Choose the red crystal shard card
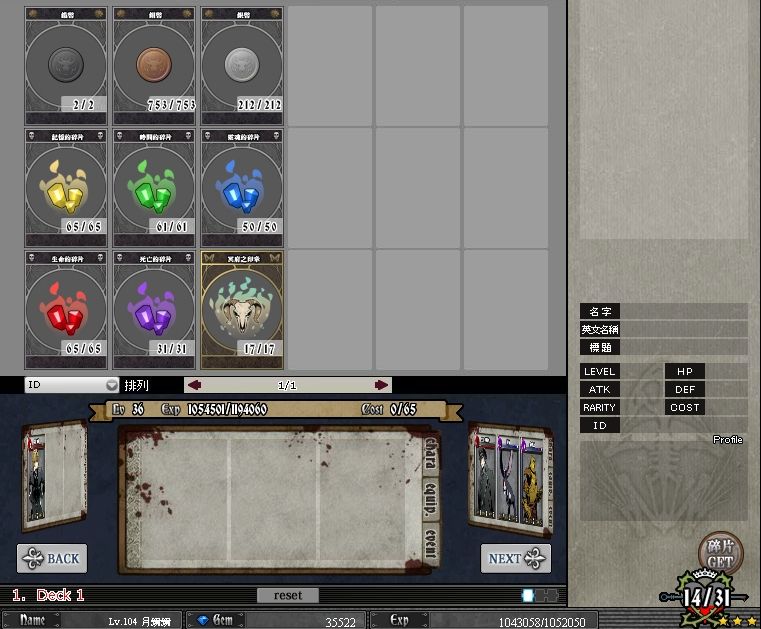 (x=65, y=309)
